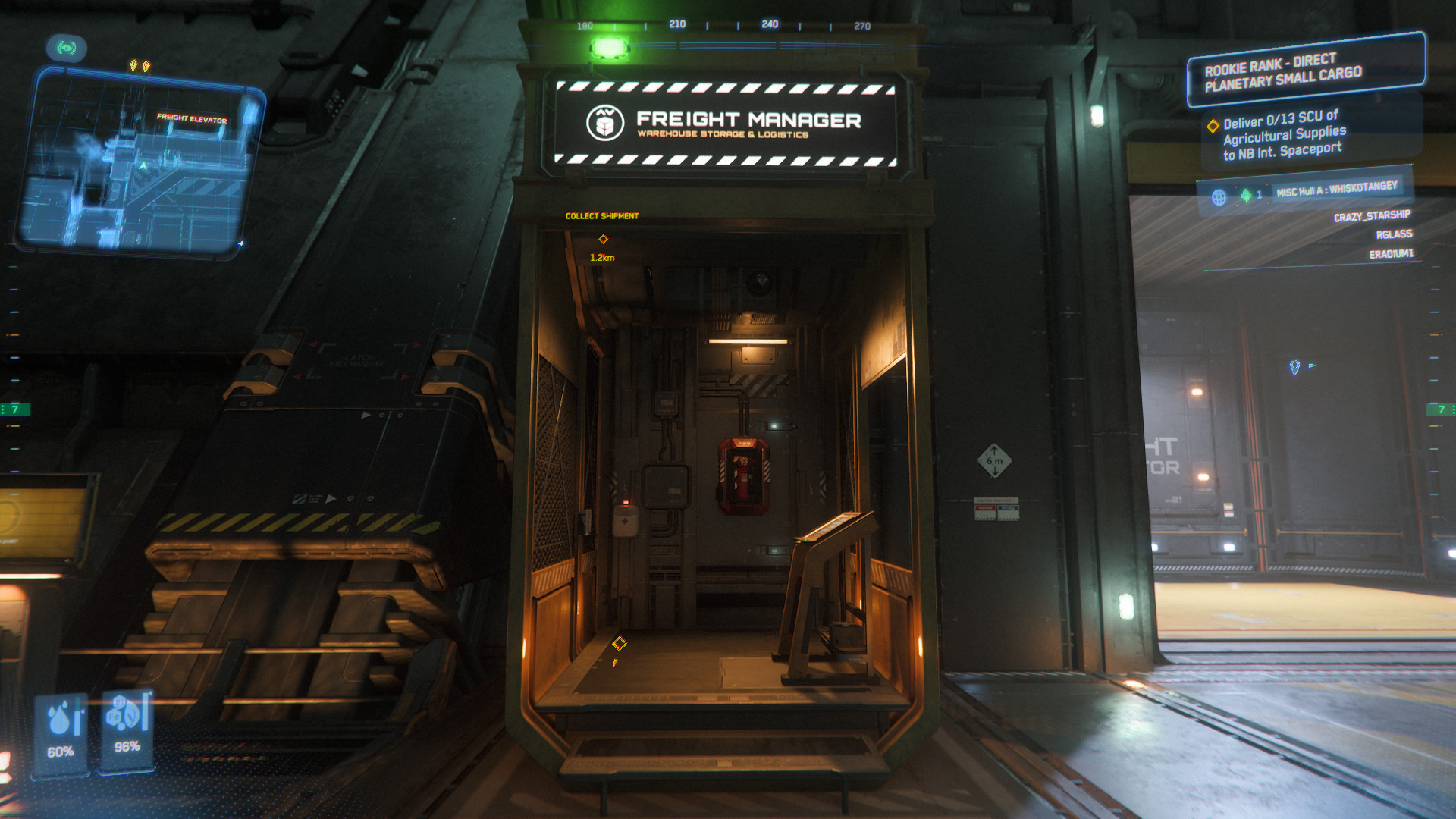Select the Deliver Agricultural Supplies objective
This screenshot has width=1456, height=819.
point(1282,135)
